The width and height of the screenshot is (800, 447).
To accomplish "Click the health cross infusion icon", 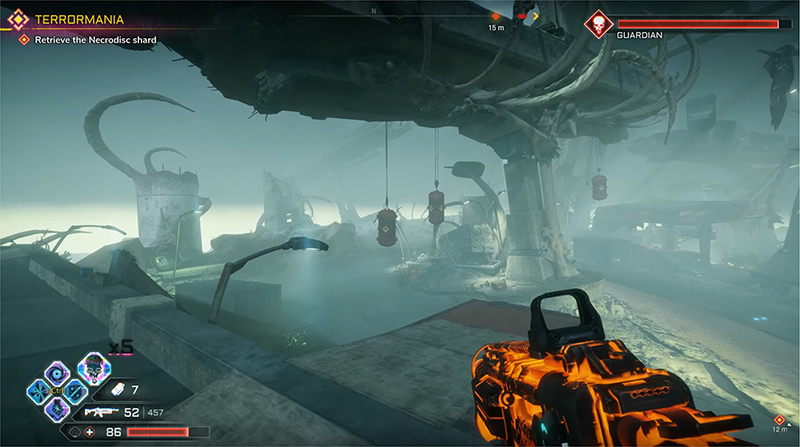I will pyautogui.click(x=89, y=433).
